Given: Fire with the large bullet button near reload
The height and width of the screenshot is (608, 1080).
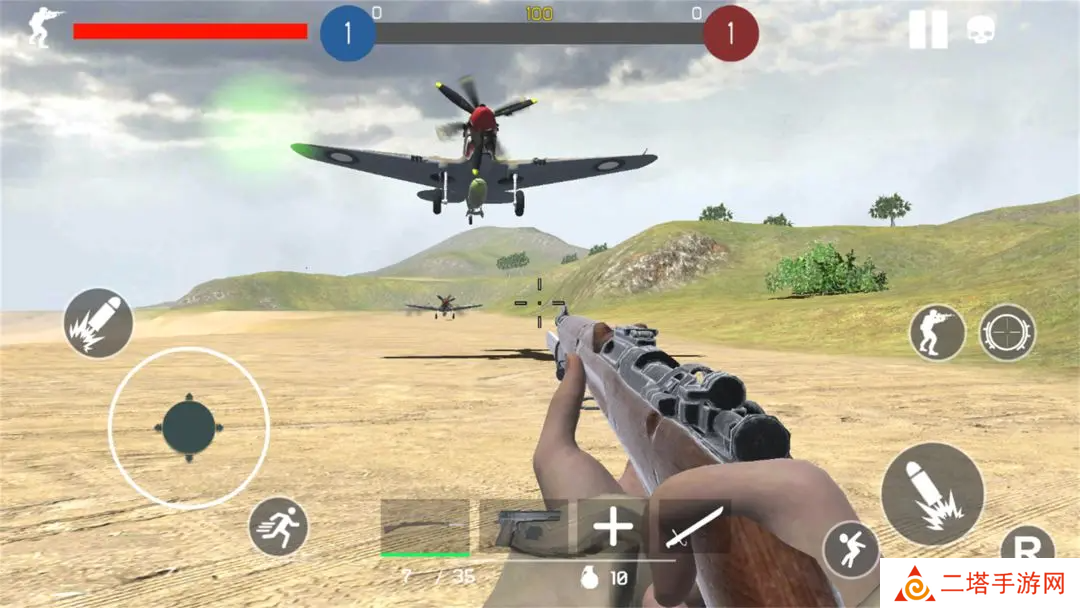Looking at the screenshot, I should point(932,494).
